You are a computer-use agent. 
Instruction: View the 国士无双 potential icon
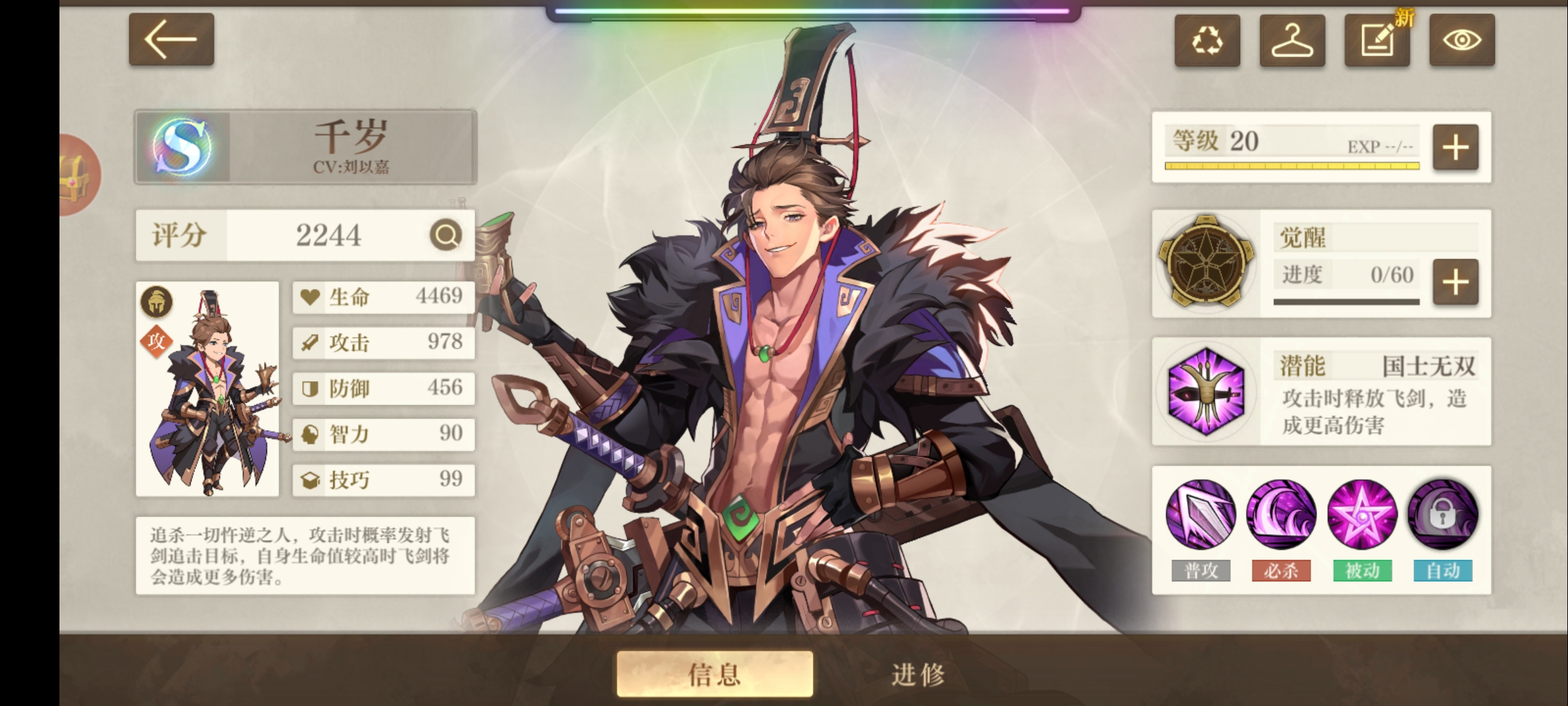[1205, 392]
